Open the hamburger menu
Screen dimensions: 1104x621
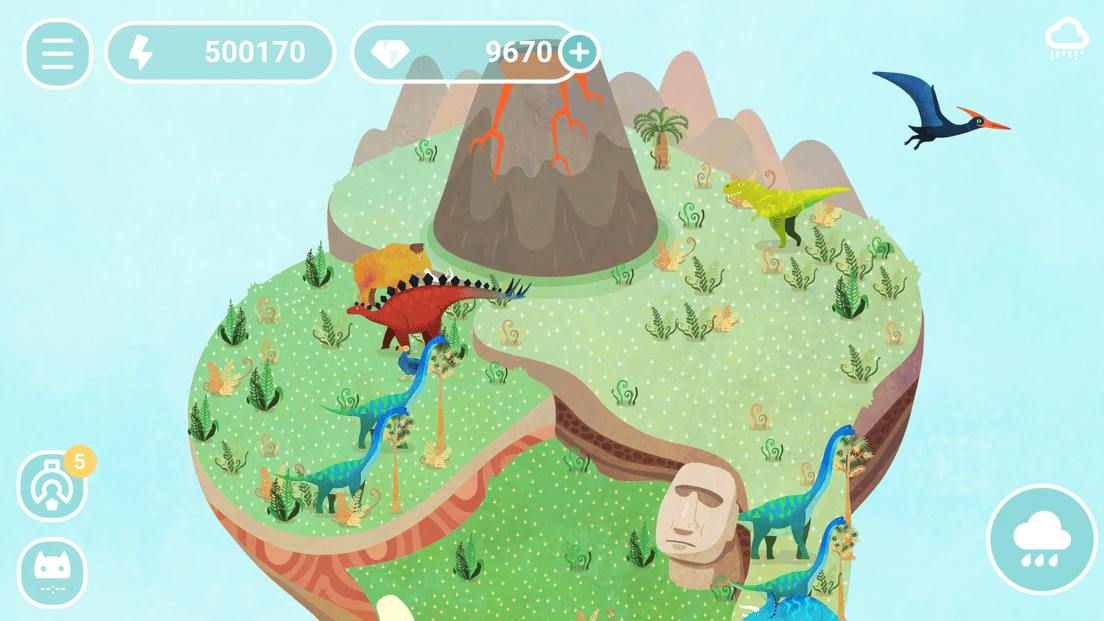pyautogui.click(x=57, y=53)
